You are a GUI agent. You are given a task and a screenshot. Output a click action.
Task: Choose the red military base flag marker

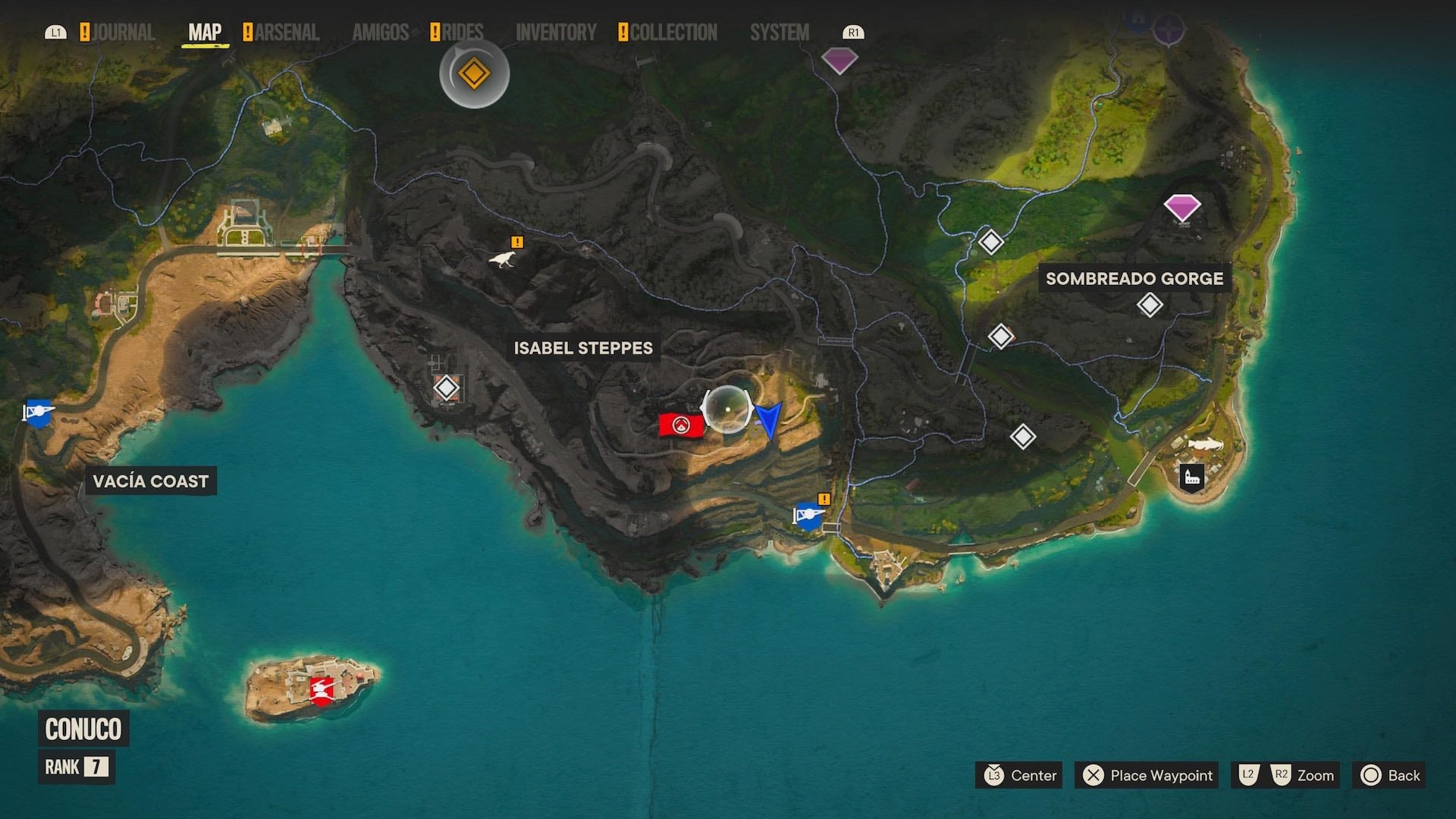point(680,425)
